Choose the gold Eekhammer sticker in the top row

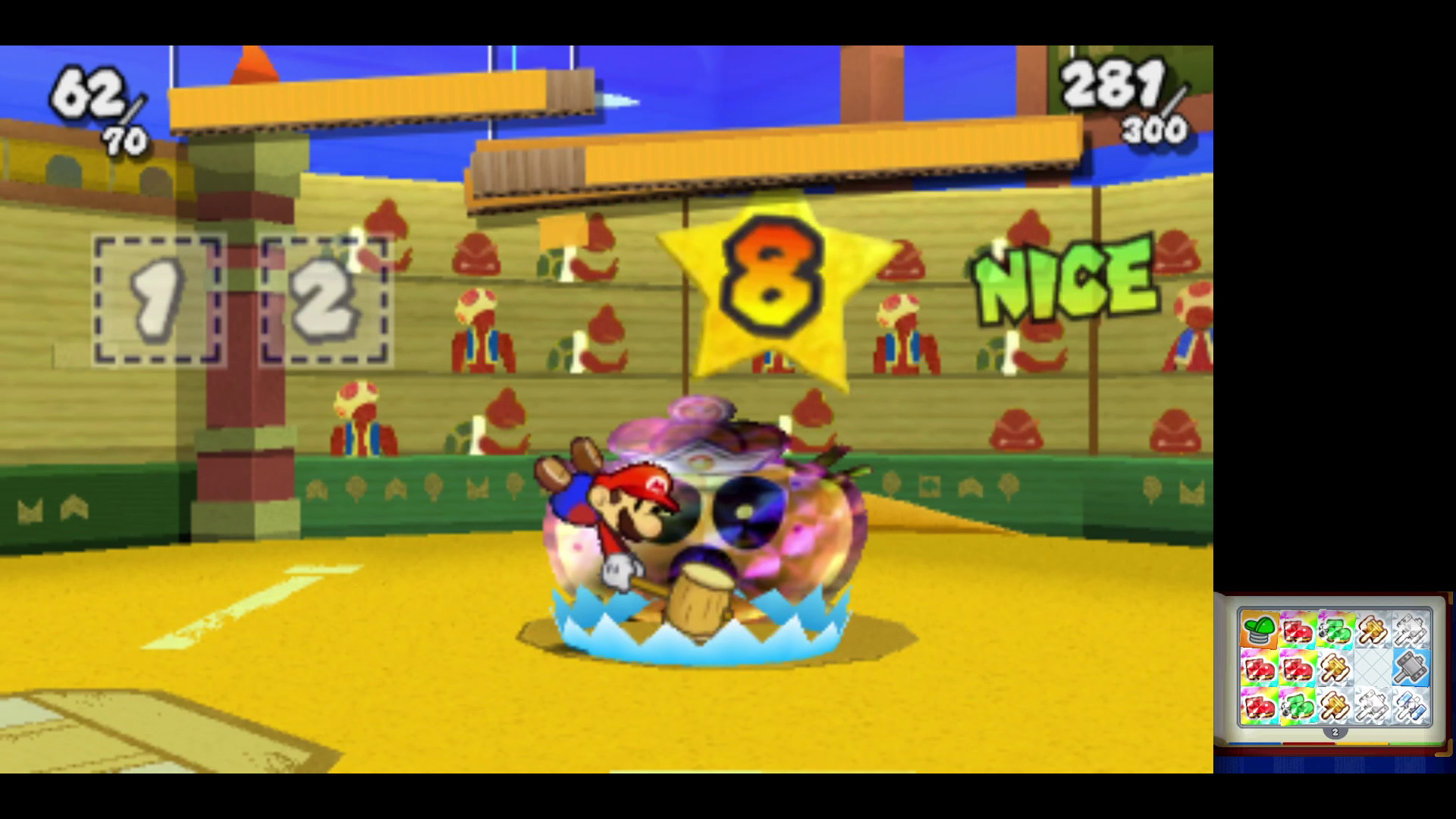pyautogui.click(x=1372, y=630)
